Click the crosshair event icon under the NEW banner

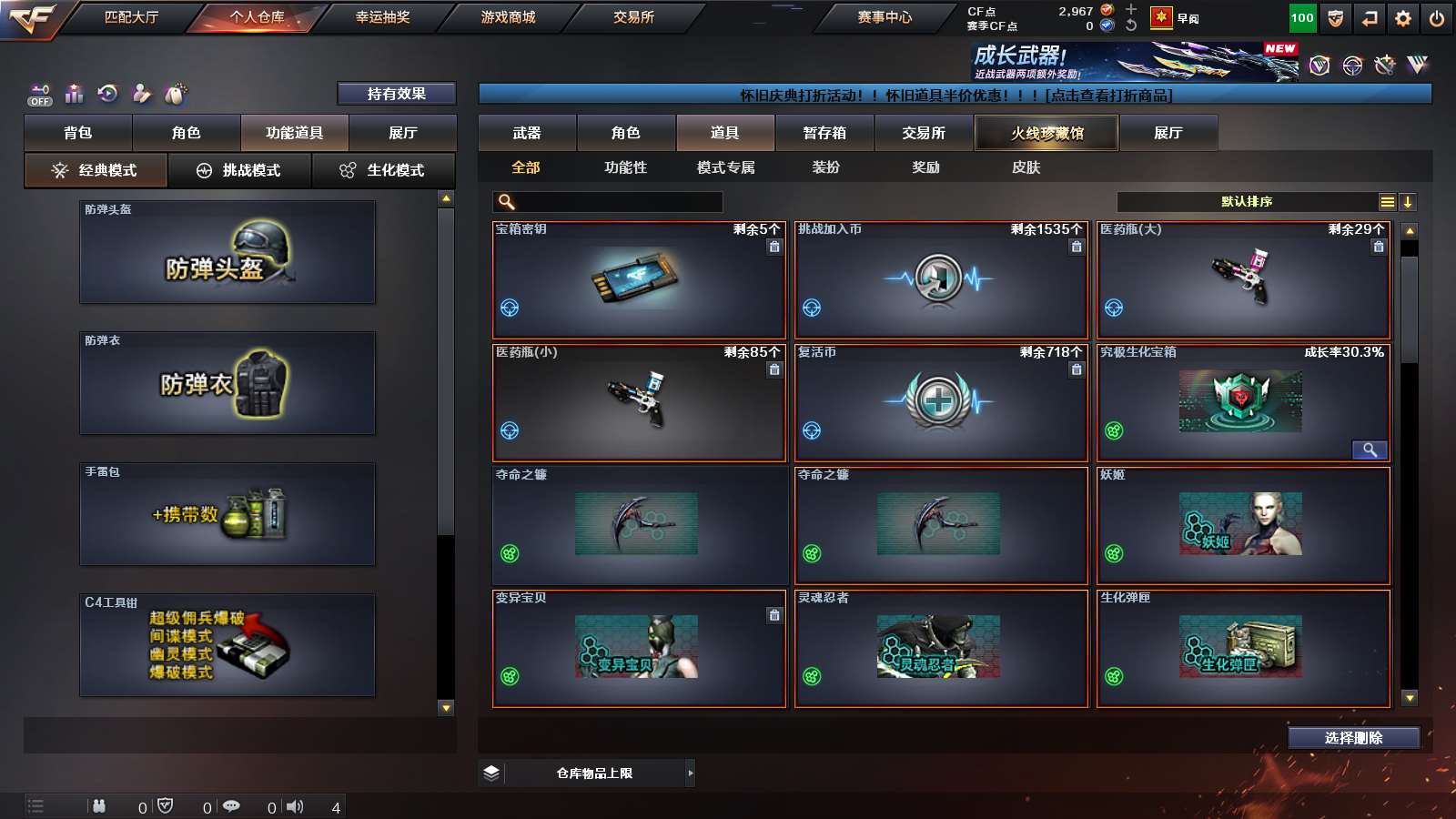tap(1350, 66)
